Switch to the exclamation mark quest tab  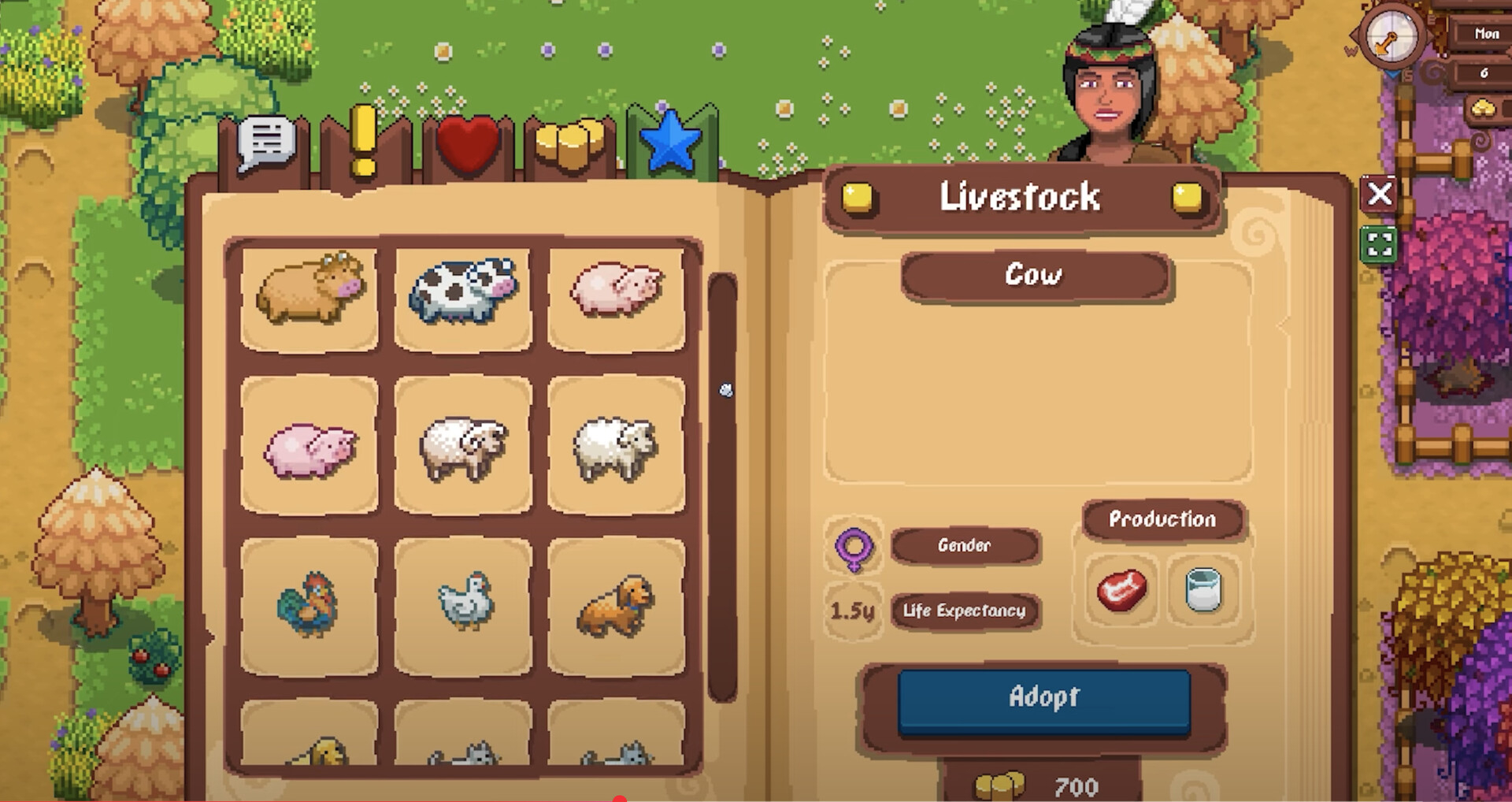pyautogui.click(x=363, y=143)
